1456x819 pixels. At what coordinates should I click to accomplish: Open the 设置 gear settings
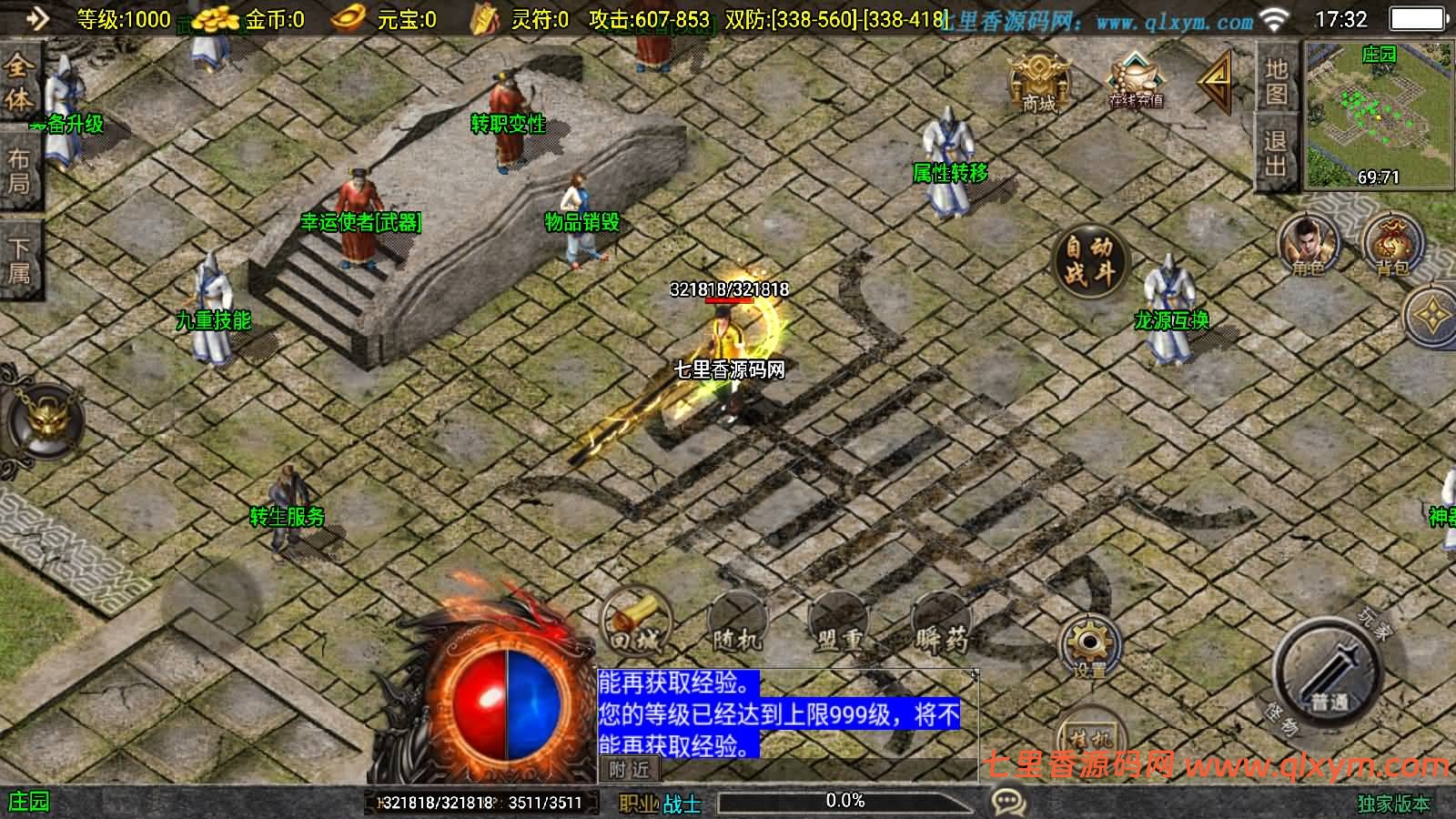1089,646
